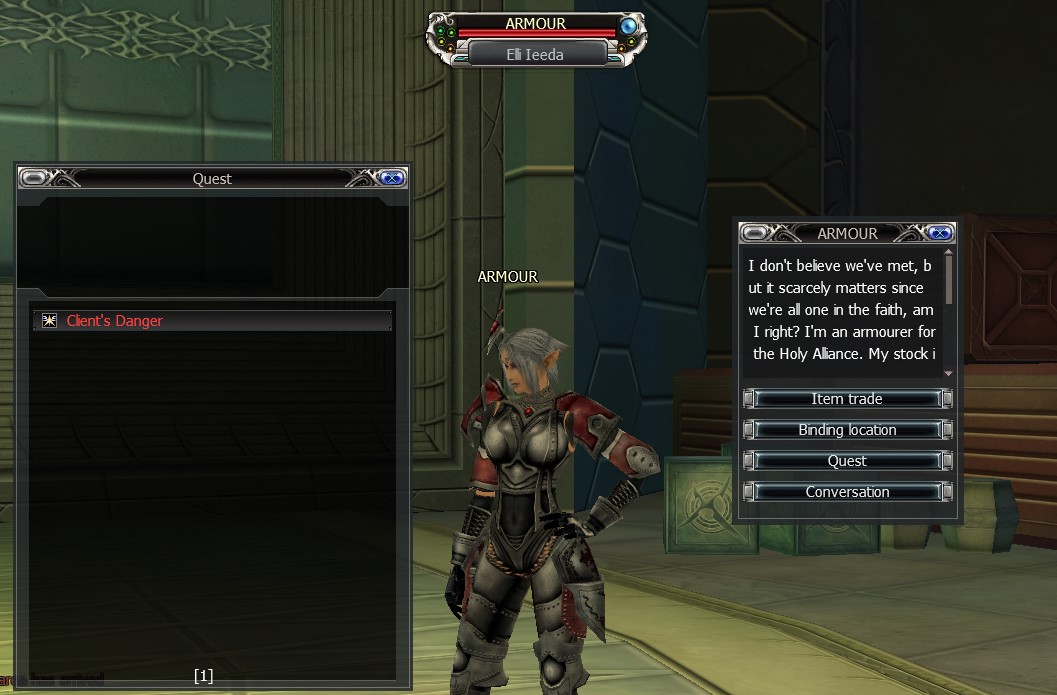Close the Quest window
1057x695 pixels.
392,178
